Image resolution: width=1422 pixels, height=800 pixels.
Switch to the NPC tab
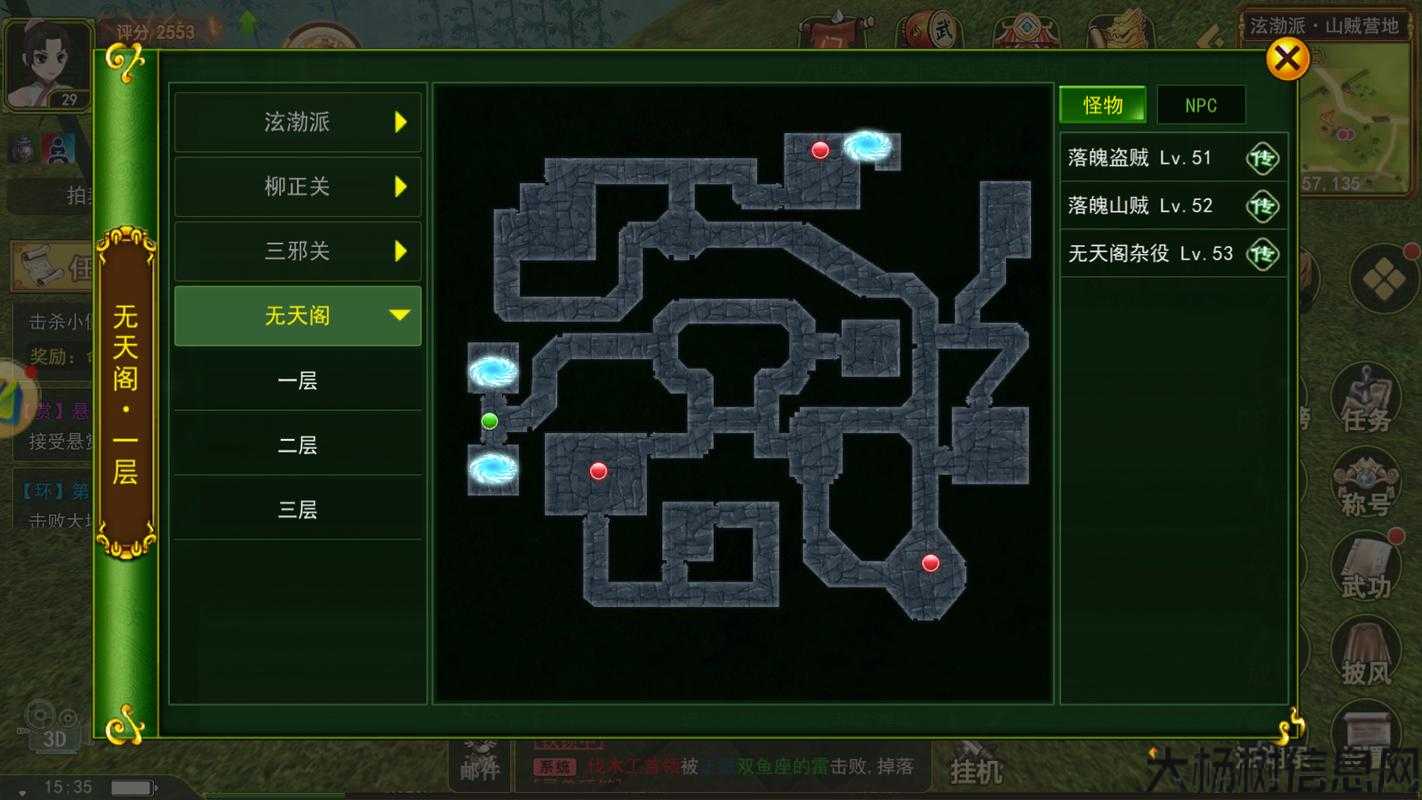click(1201, 105)
